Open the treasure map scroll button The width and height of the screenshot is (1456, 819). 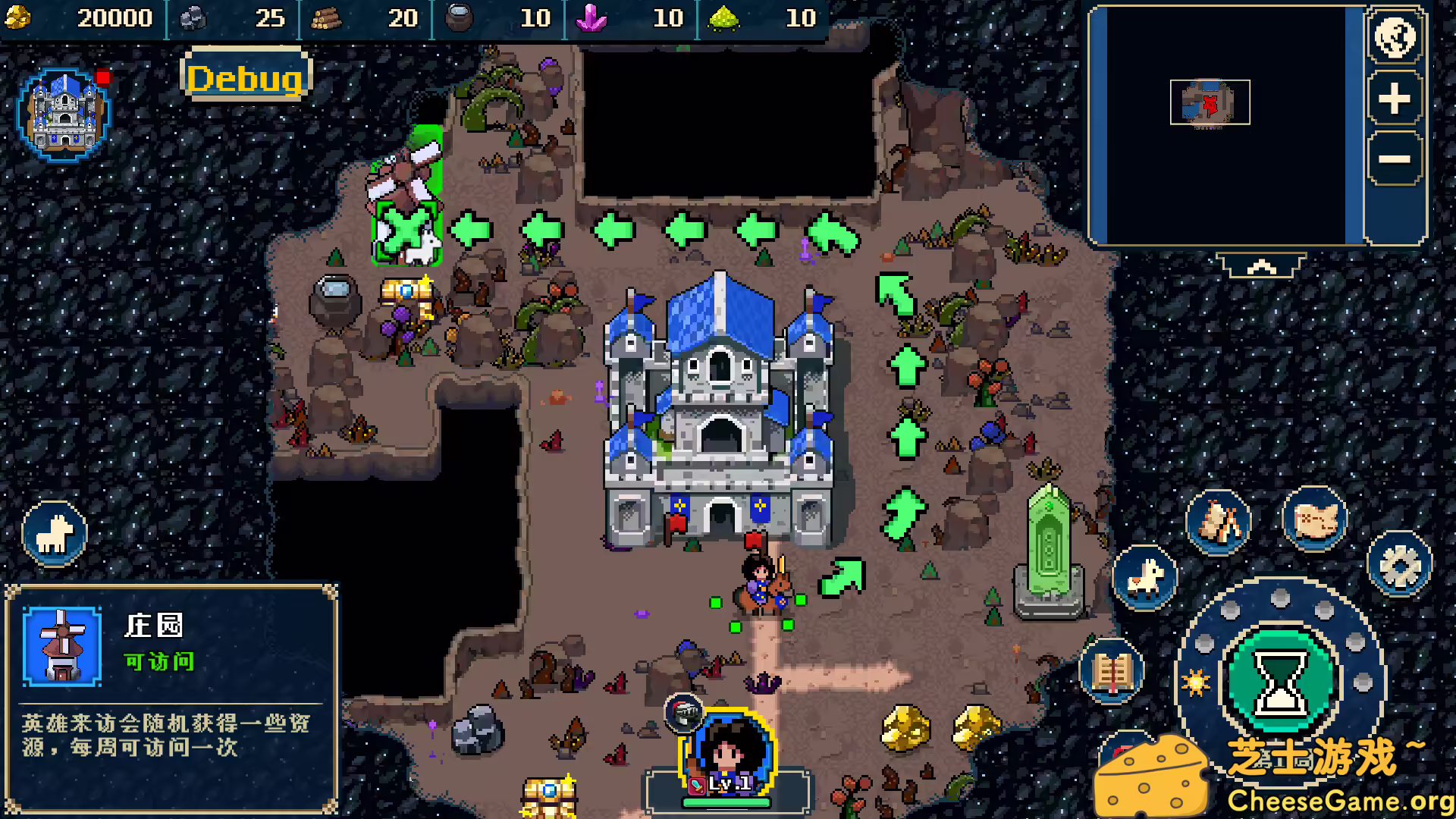[x=1315, y=520]
